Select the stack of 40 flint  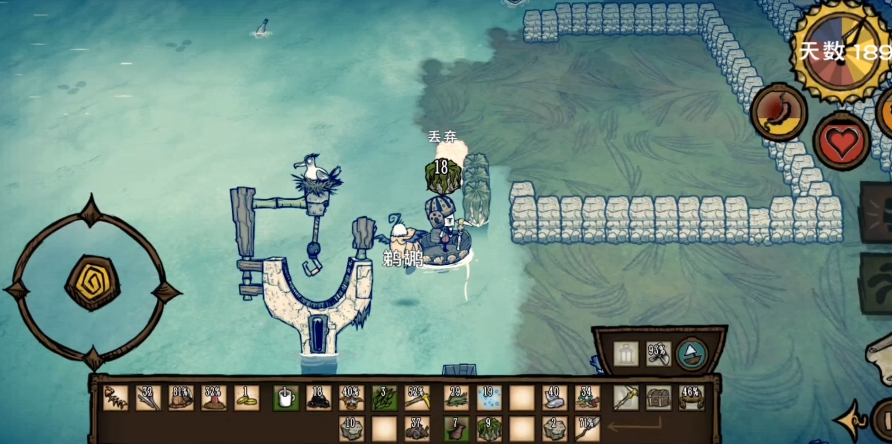[555, 398]
